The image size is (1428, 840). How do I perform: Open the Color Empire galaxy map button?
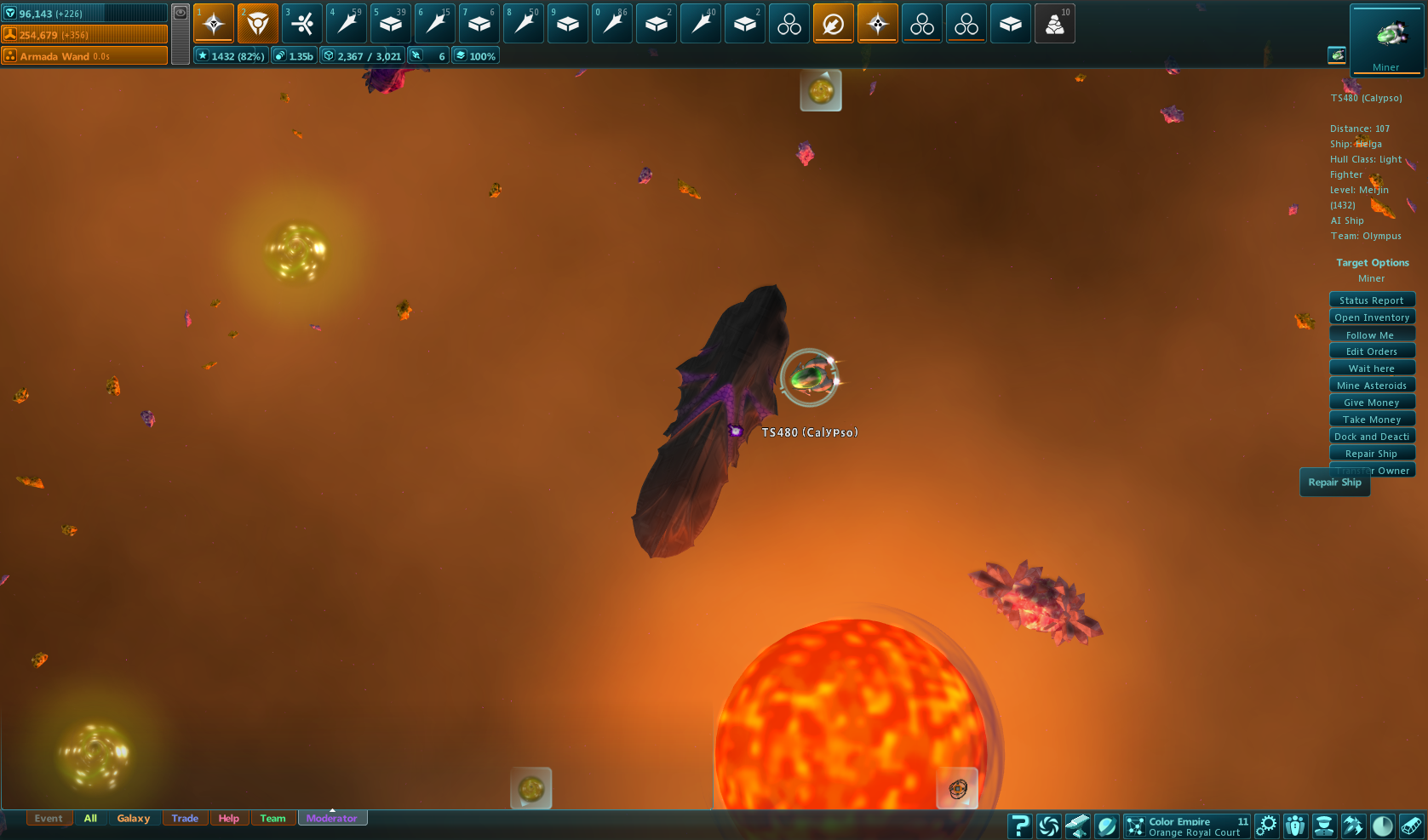click(1187, 826)
